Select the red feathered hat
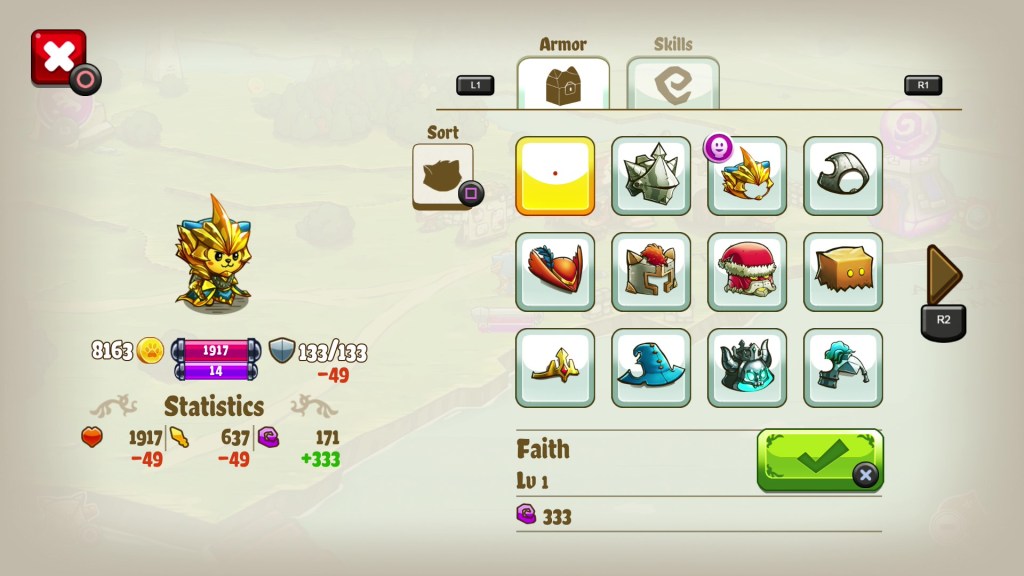The image size is (1024, 576). tap(555, 271)
